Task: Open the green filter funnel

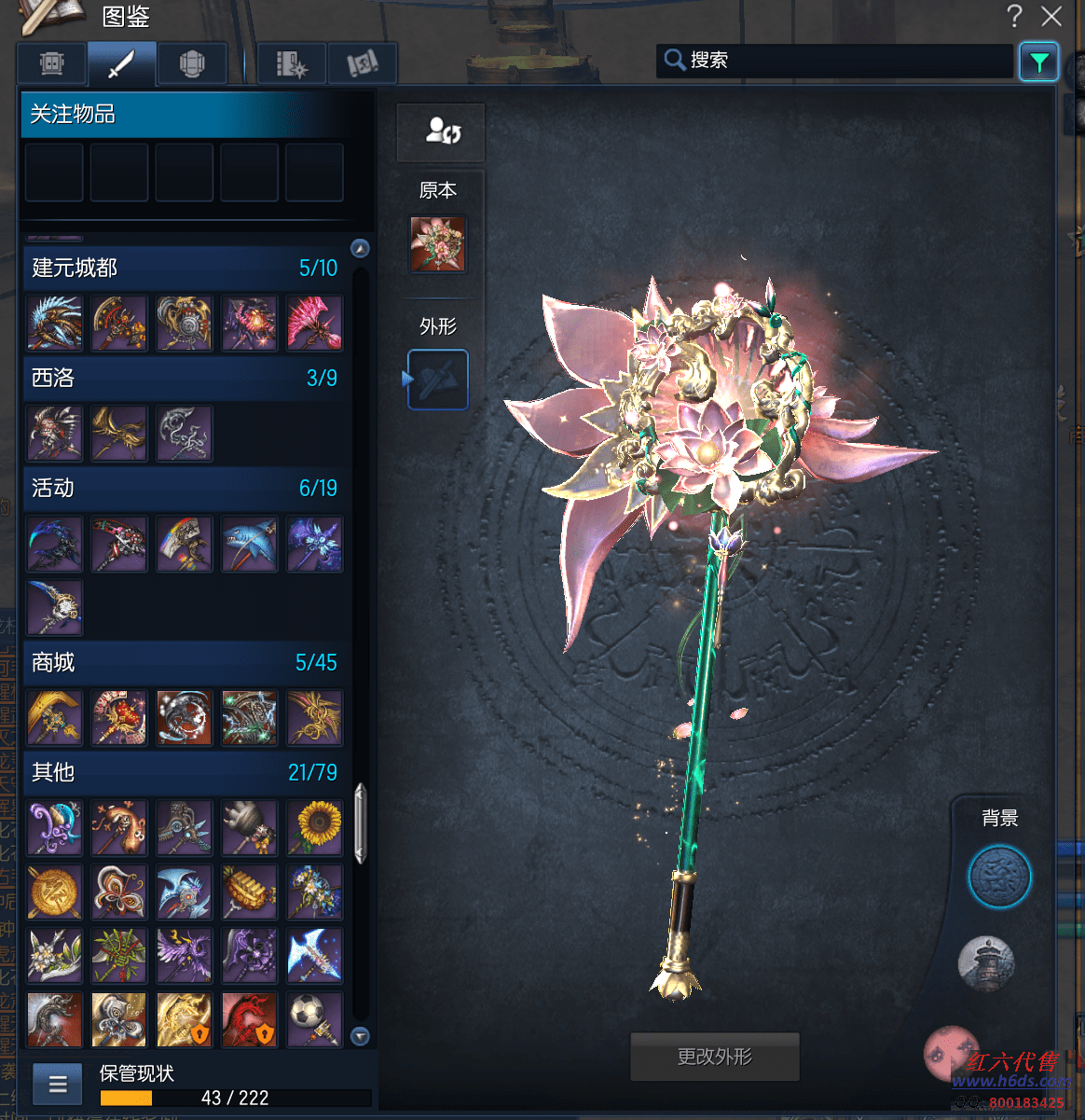Action: coord(1038,62)
